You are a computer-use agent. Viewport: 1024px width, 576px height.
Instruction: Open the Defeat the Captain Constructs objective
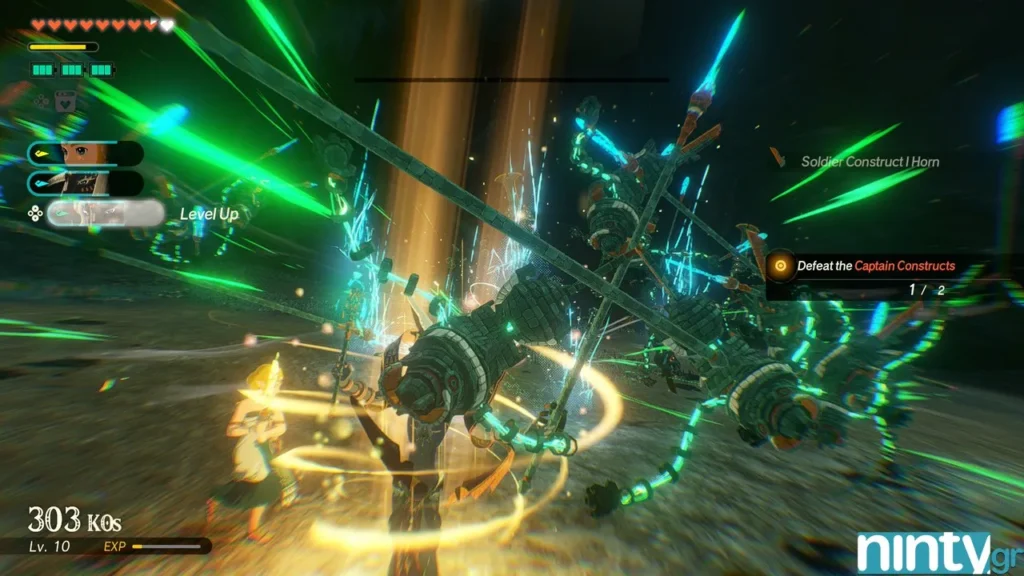point(875,266)
